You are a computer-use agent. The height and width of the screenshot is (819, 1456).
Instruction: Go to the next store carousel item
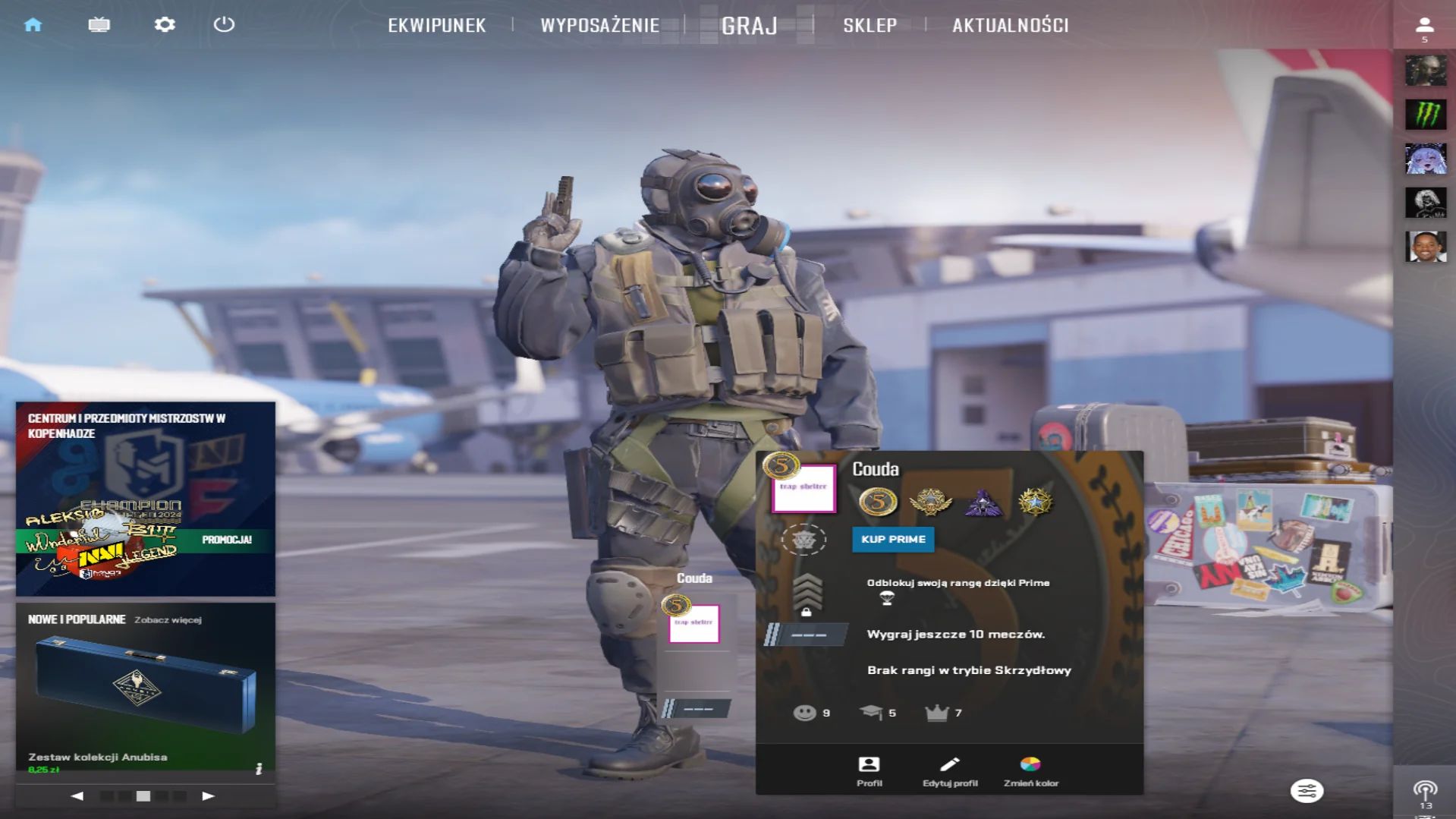(208, 796)
